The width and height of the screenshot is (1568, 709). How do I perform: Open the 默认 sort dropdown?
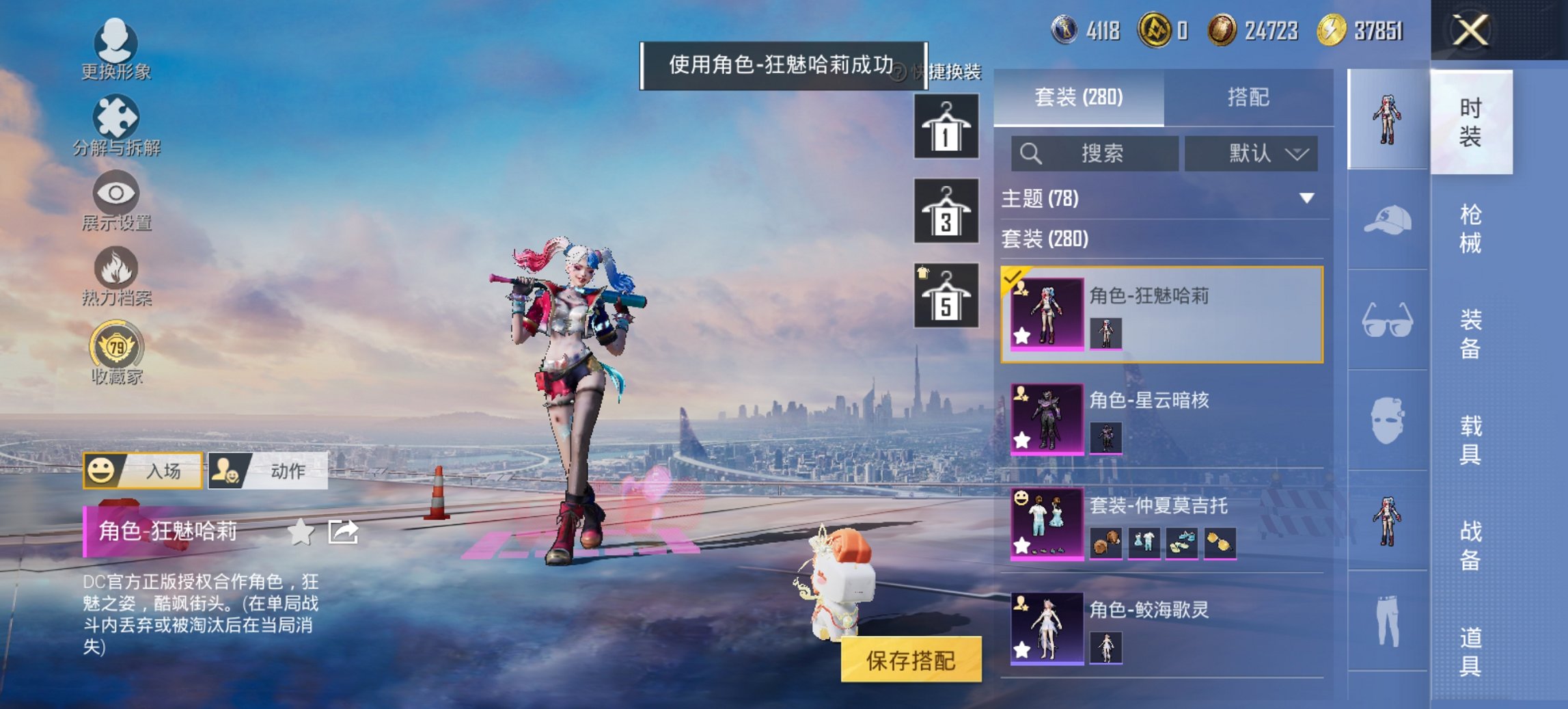[x=1251, y=153]
